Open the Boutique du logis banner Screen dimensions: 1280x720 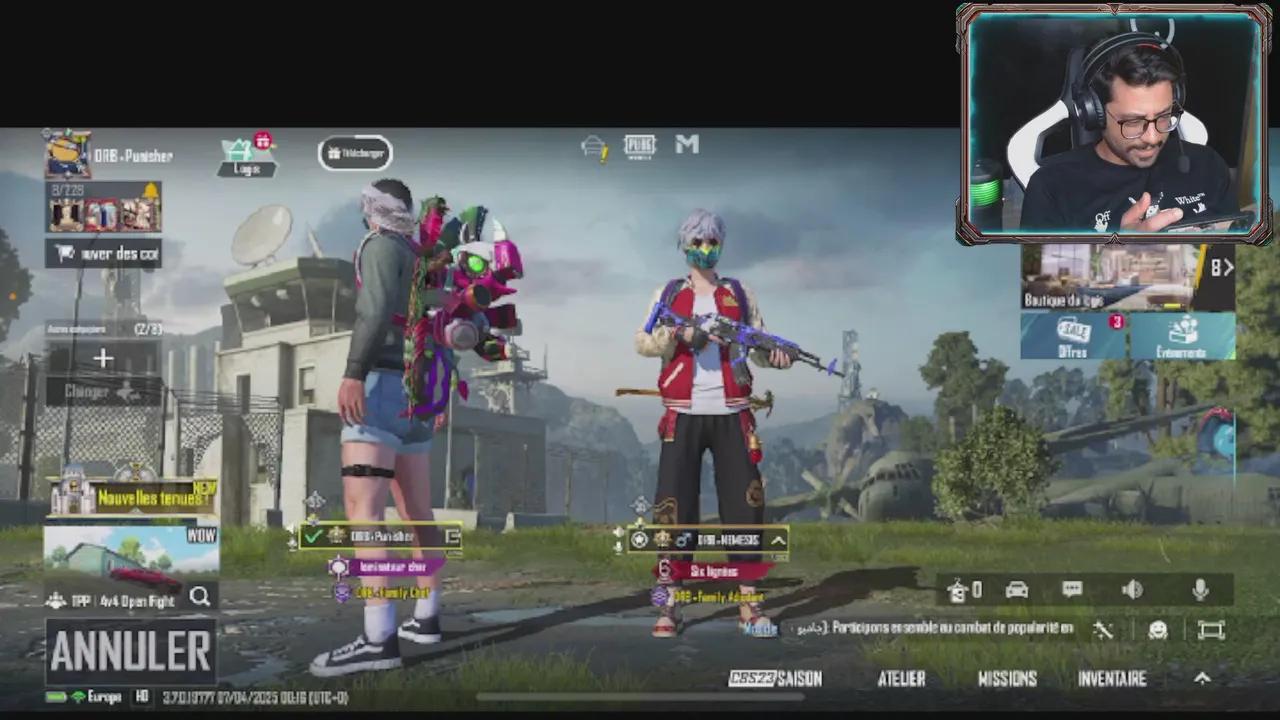click(x=1110, y=277)
